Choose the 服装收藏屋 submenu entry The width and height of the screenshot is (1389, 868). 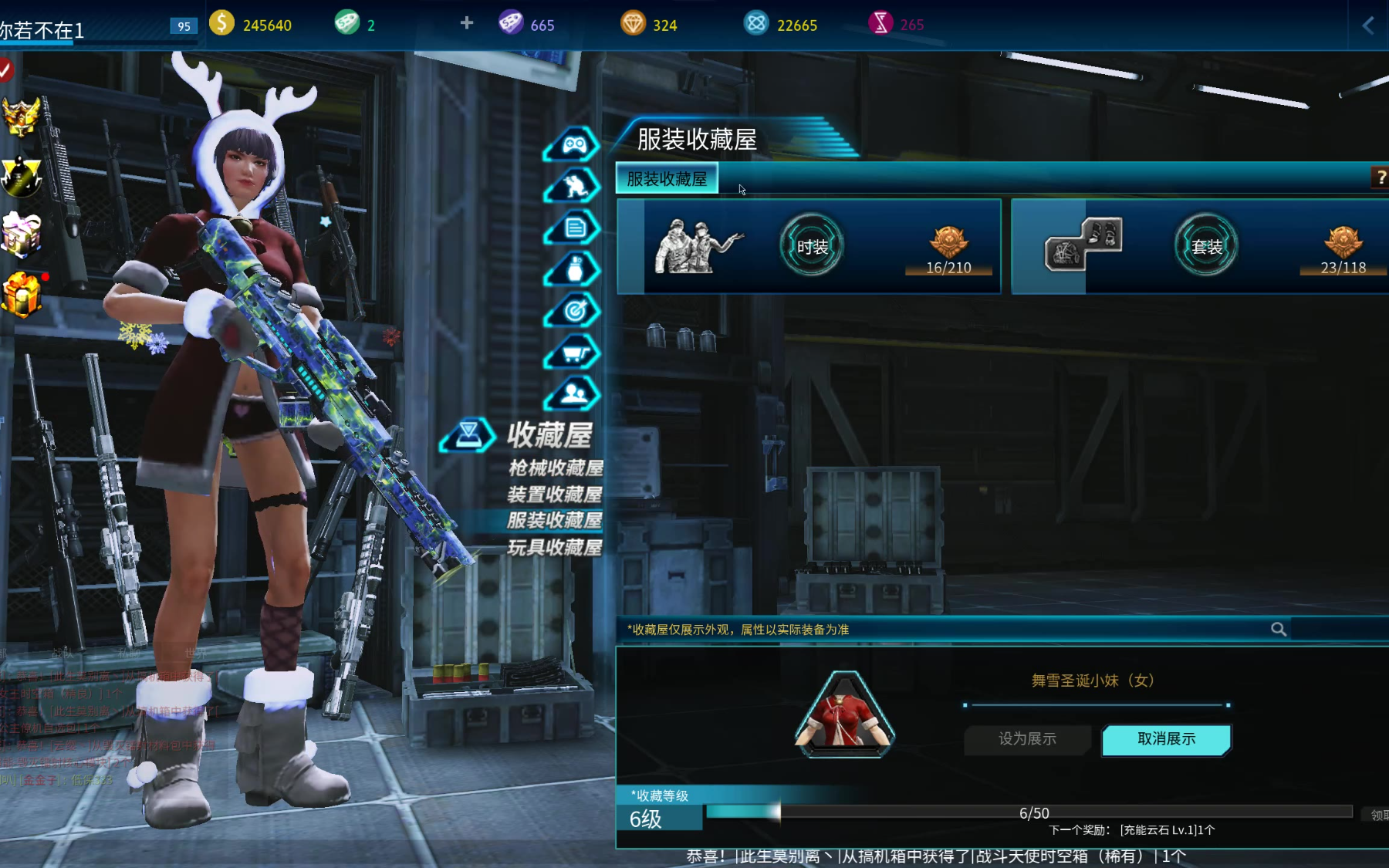(x=554, y=520)
